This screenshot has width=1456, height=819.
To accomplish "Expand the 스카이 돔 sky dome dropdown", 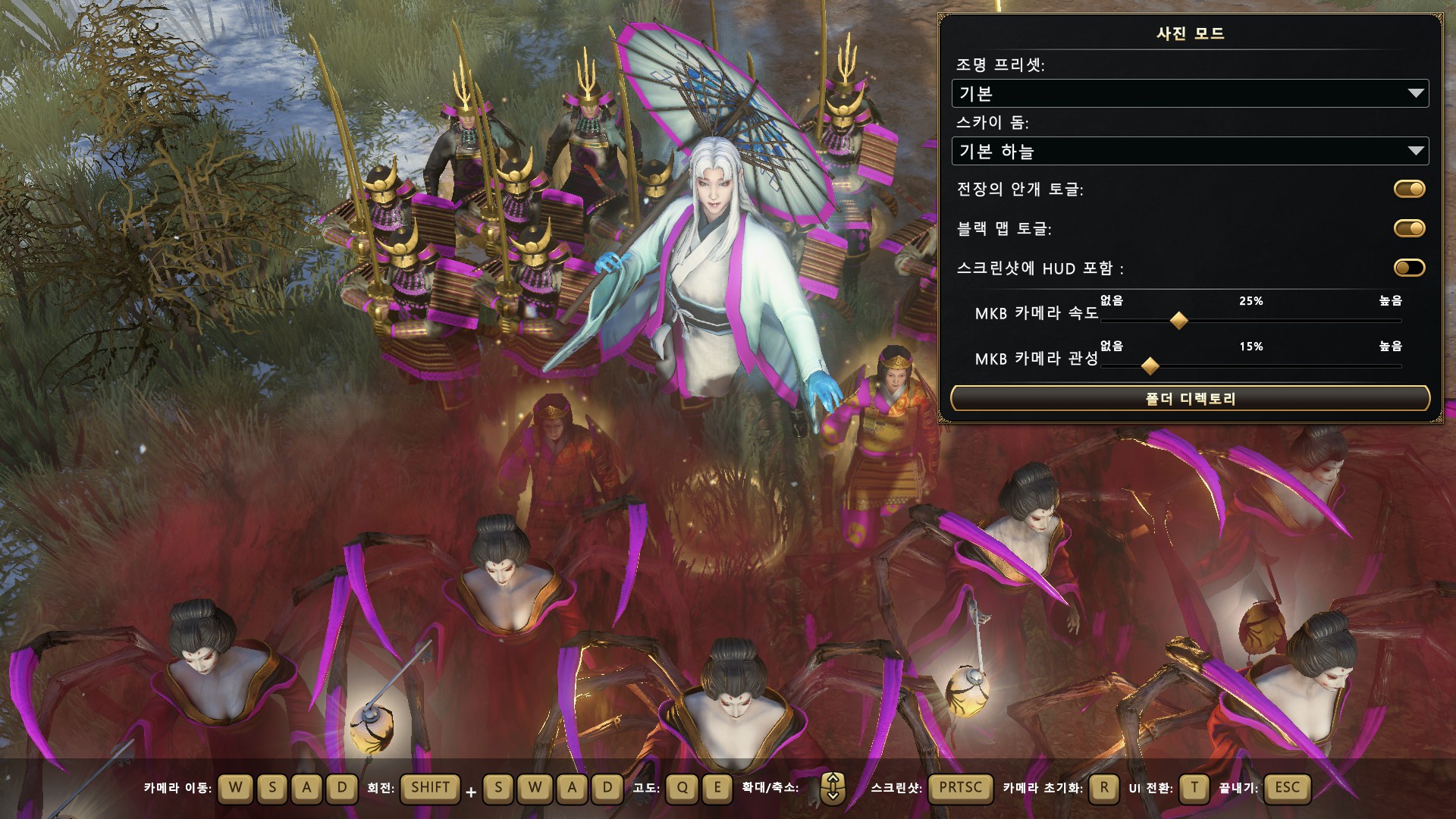I will pyautogui.click(x=1189, y=151).
